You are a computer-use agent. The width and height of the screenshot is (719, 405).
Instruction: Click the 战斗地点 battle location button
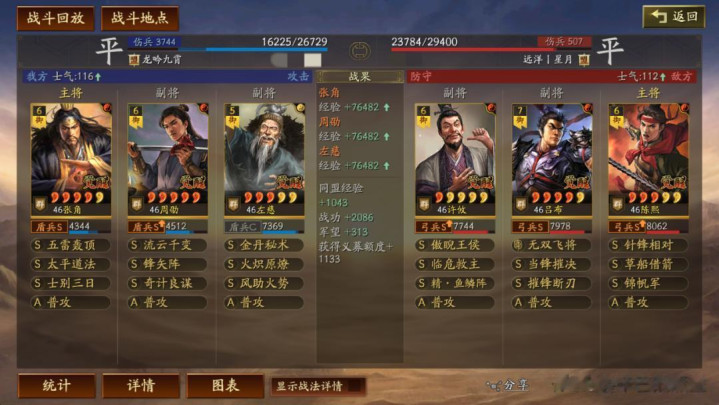pos(140,18)
